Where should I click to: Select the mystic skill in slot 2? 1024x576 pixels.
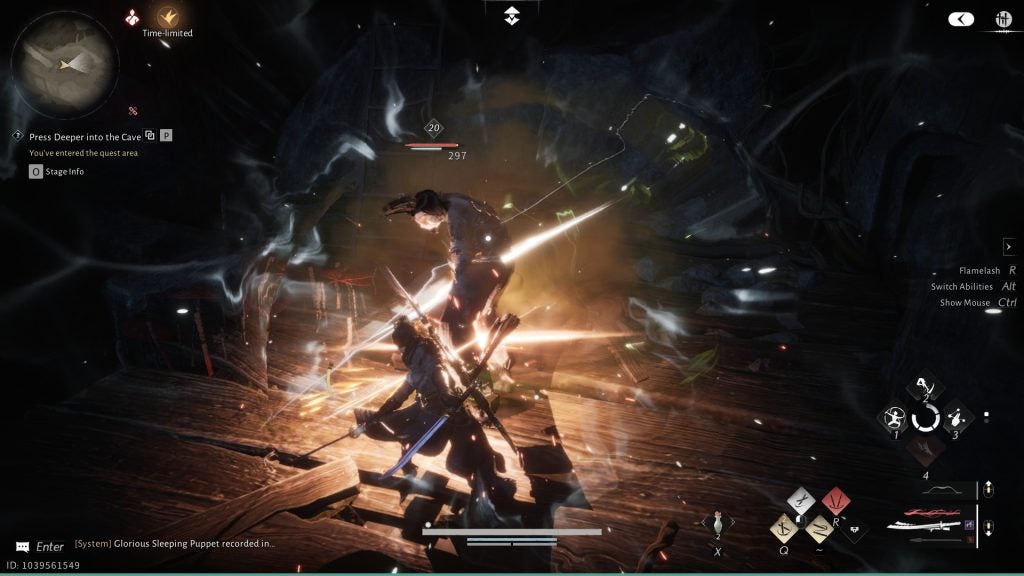(926, 386)
